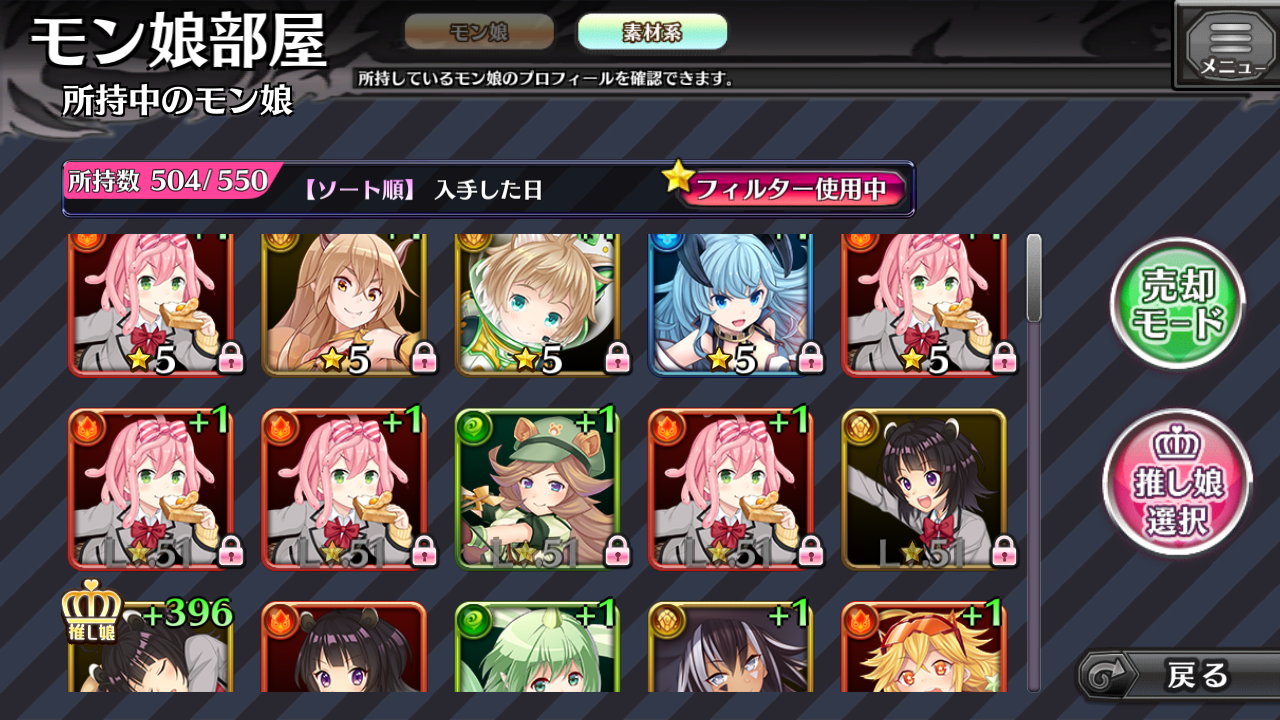Open the フィルター使用中 filter button
The height and width of the screenshot is (720, 1280).
[790, 189]
